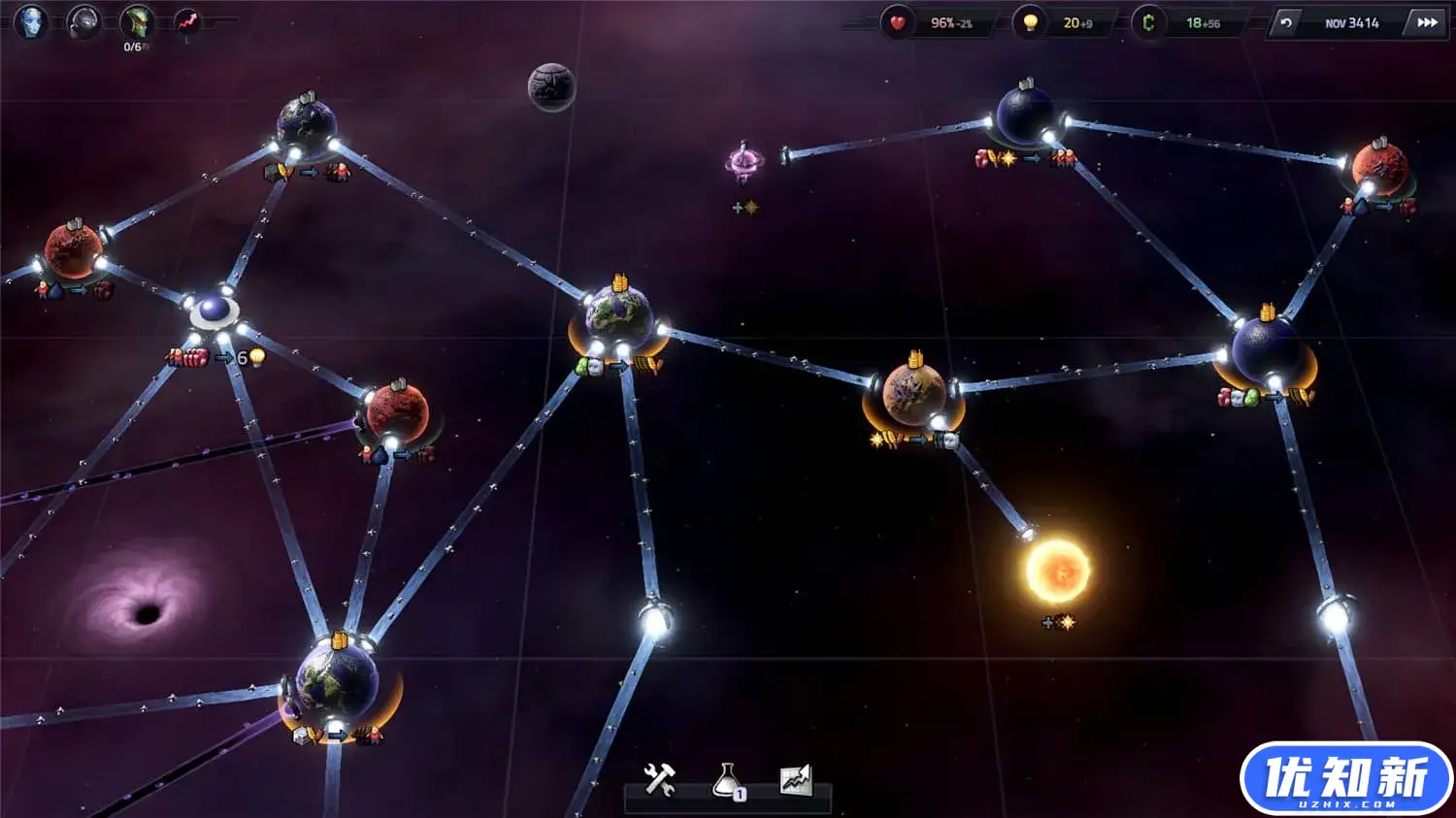The image size is (1456, 818).
Task: Click the red trend arrow icon
Action: pyautogui.click(x=187, y=21)
